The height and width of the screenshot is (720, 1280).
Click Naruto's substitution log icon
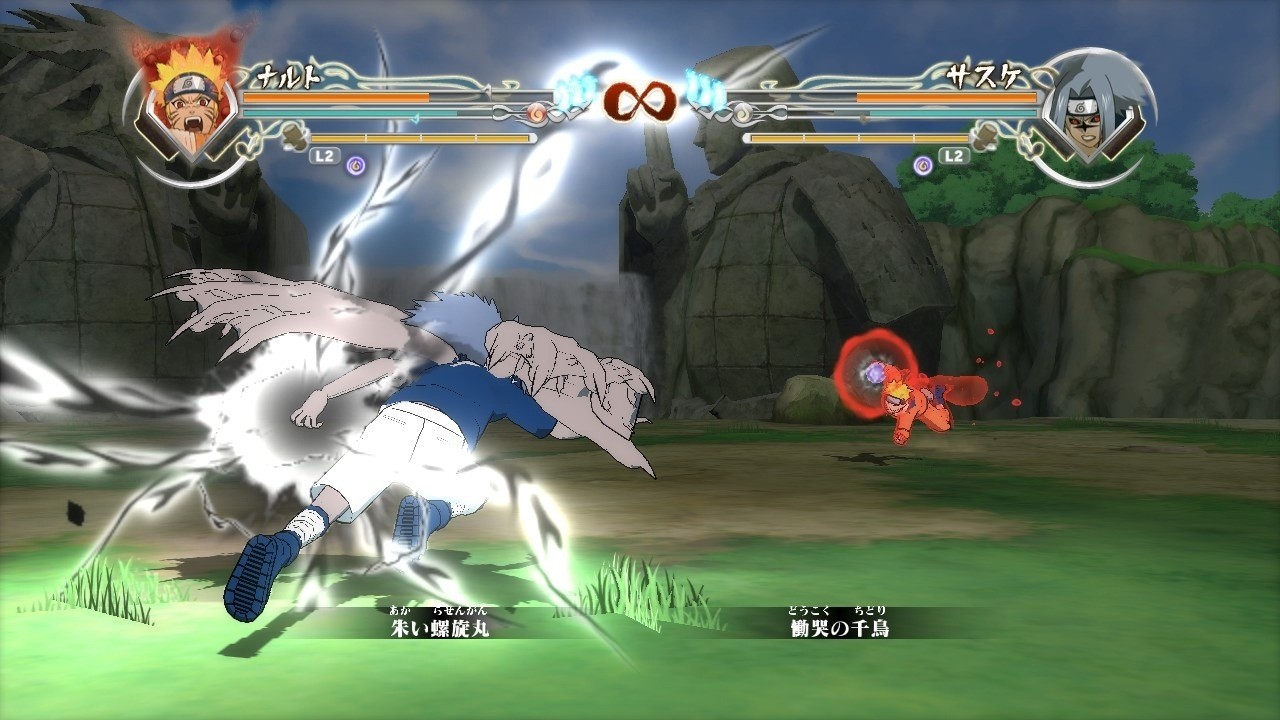pyautogui.click(x=293, y=137)
